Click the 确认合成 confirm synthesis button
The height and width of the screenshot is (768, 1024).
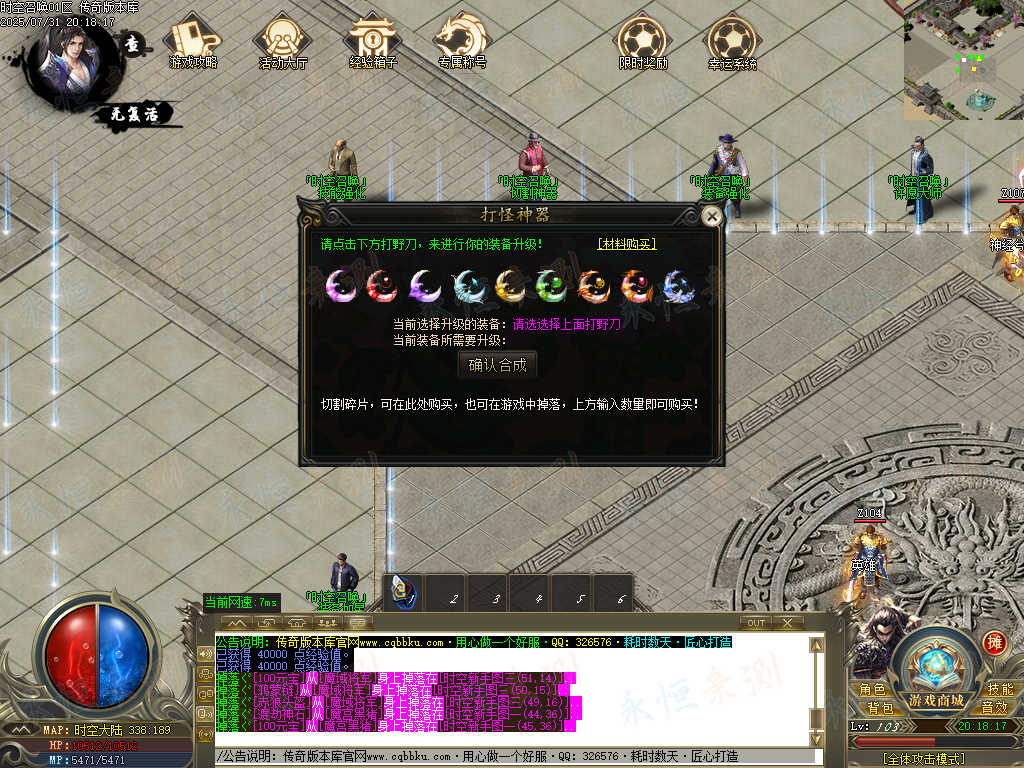click(x=497, y=365)
